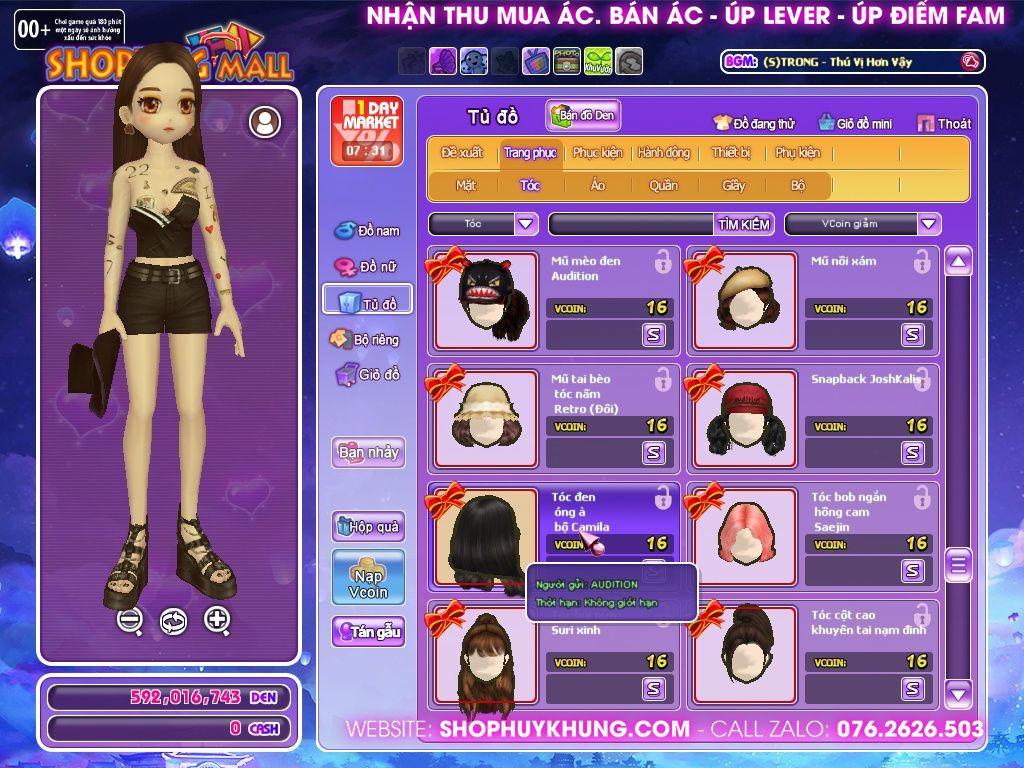This screenshot has height=768, width=1024.
Task: Choose the Đồ nam section
Action: pyautogui.click(x=368, y=231)
